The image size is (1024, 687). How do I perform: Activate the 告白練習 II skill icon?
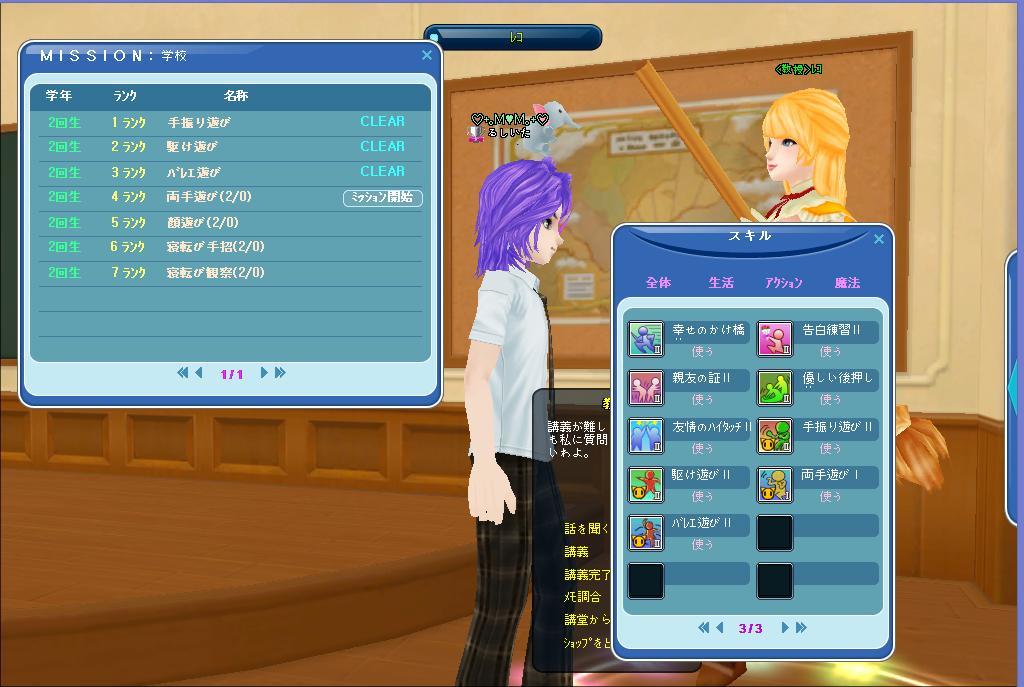point(775,338)
